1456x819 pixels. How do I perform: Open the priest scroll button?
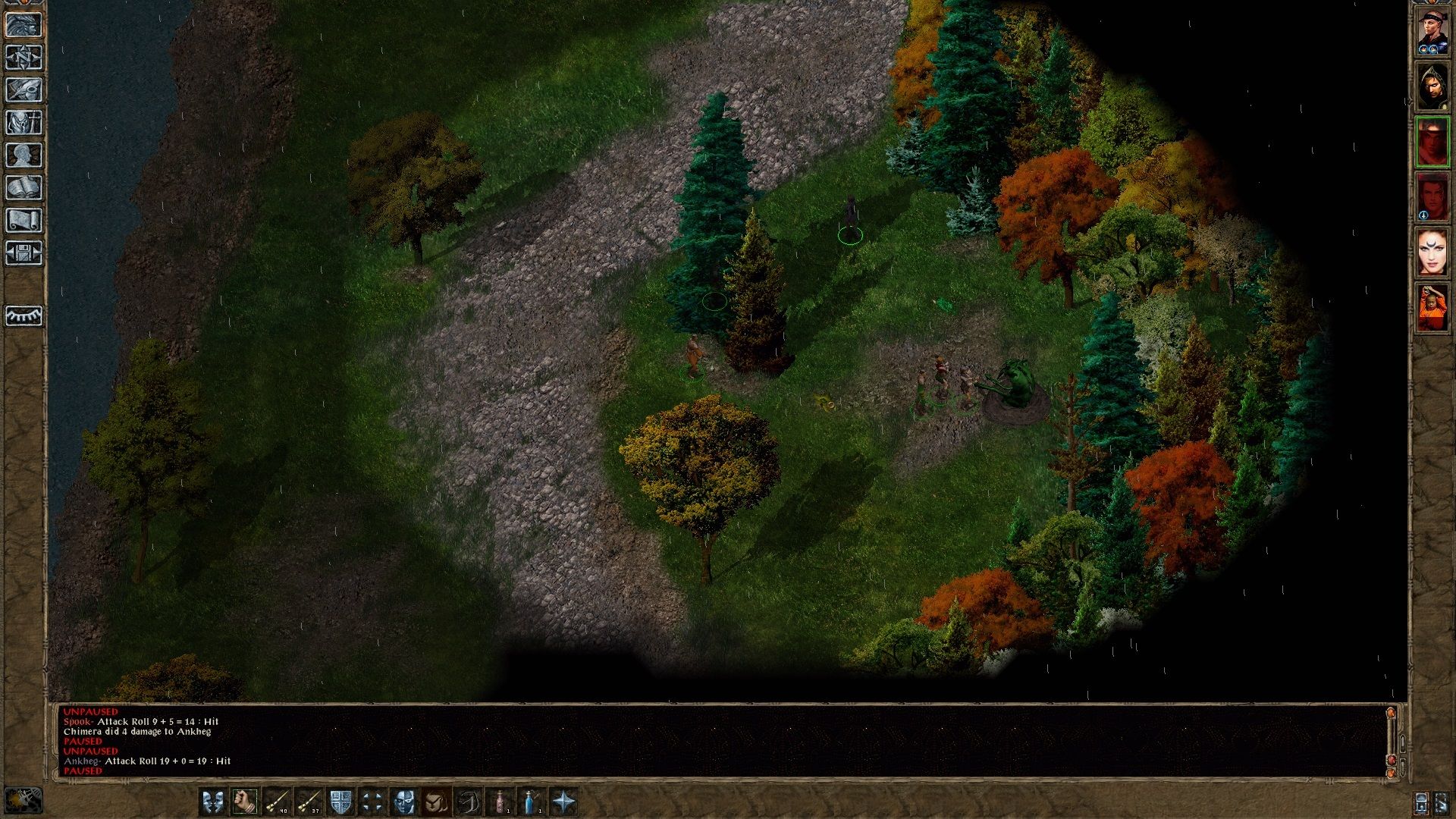click(24, 221)
